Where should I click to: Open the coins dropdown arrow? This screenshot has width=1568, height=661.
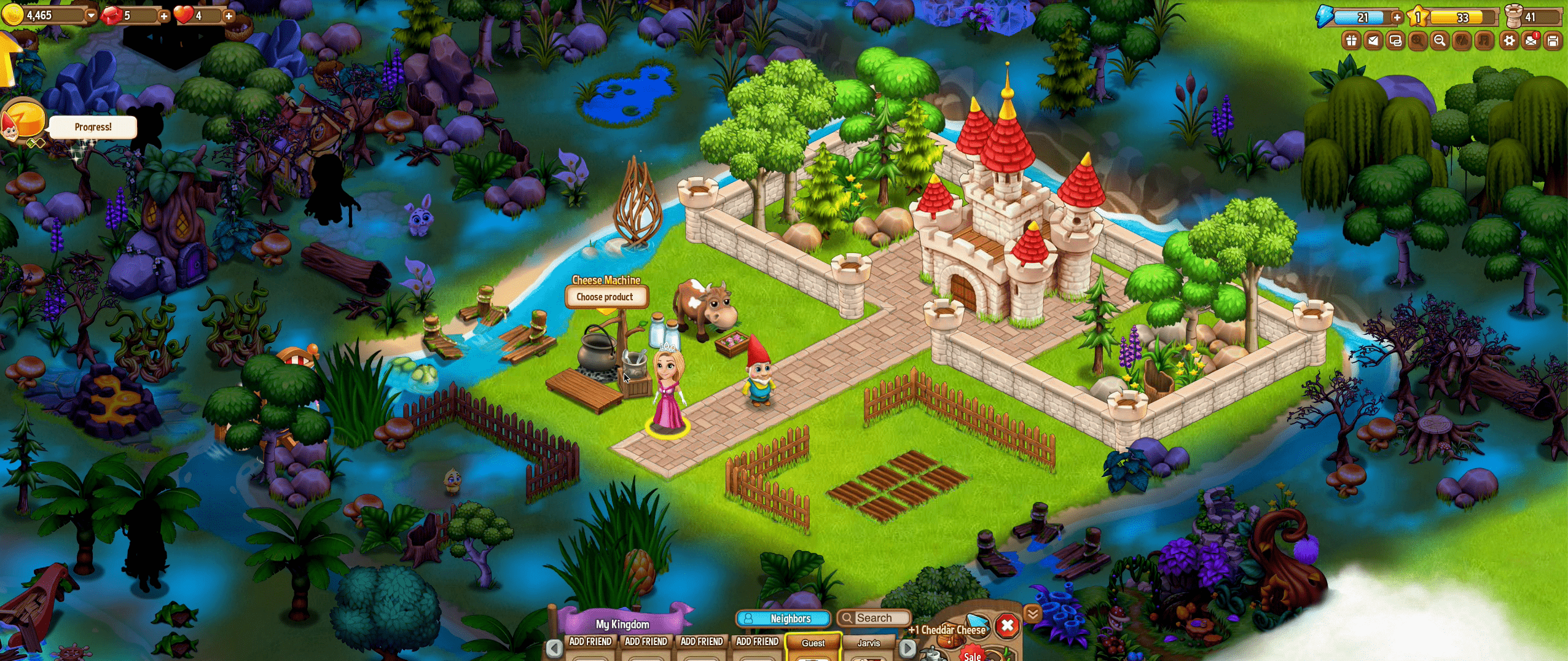(x=92, y=15)
